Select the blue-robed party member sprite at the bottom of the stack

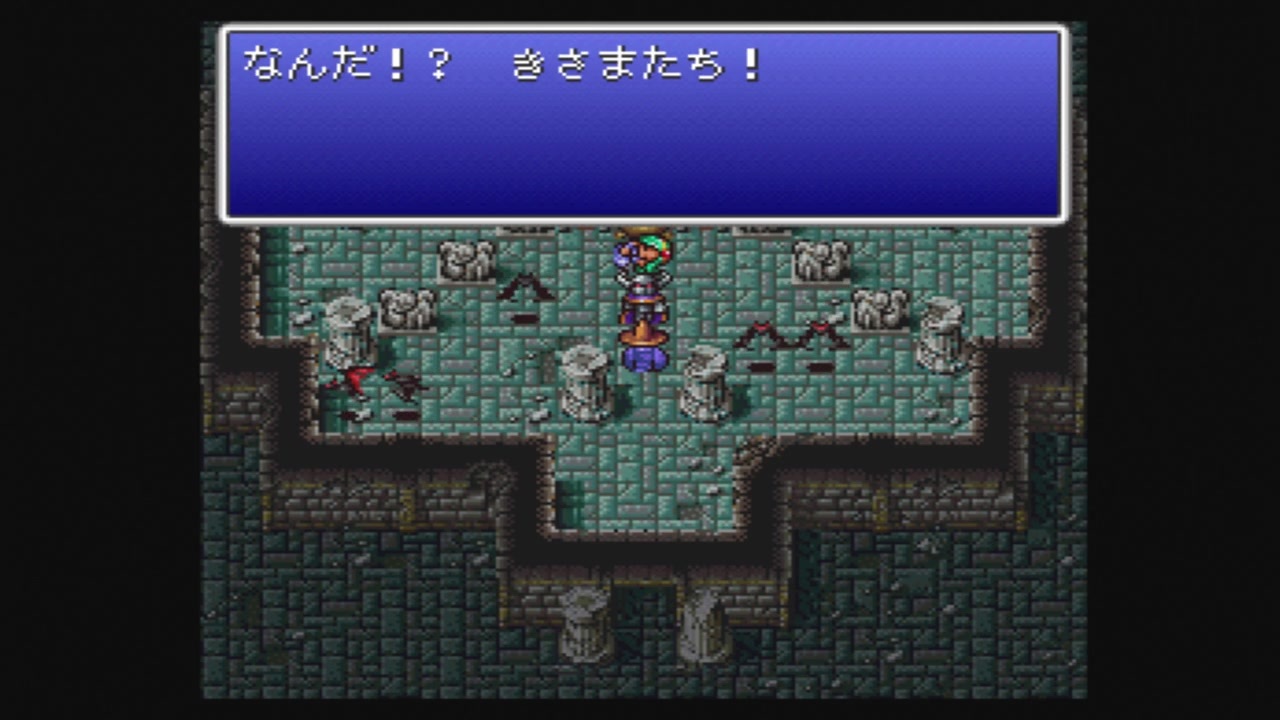tap(645, 360)
